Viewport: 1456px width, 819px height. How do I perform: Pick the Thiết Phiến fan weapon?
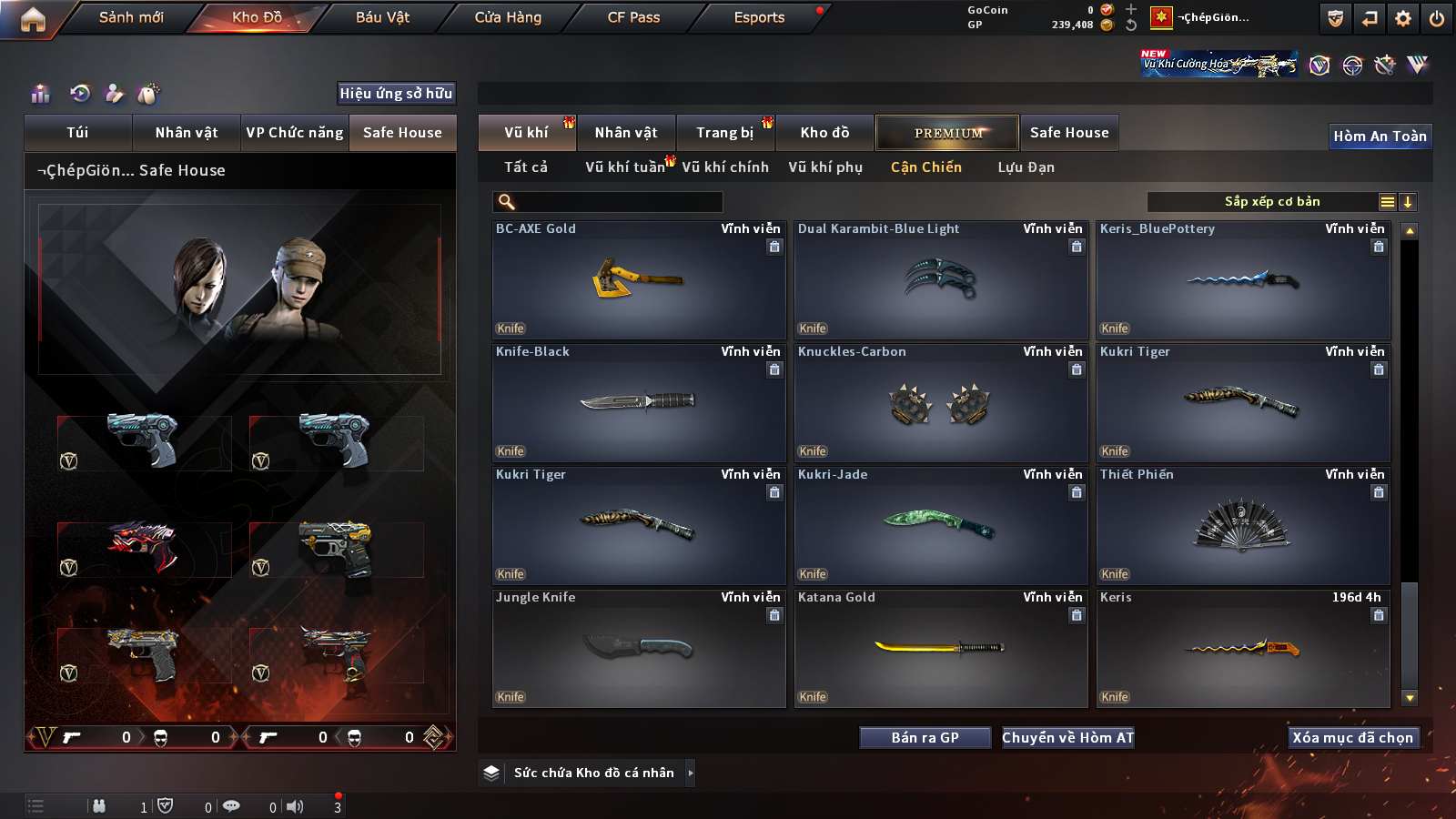pyautogui.click(x=1243, y=526)
